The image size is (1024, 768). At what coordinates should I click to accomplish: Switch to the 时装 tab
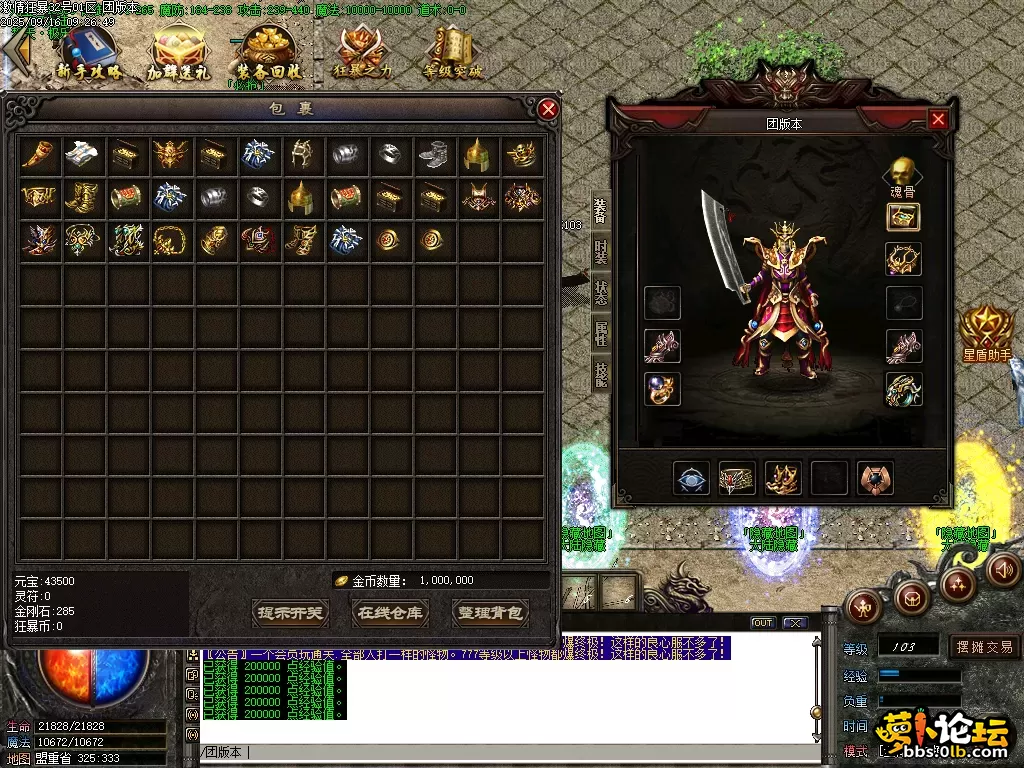coord(600,251)
